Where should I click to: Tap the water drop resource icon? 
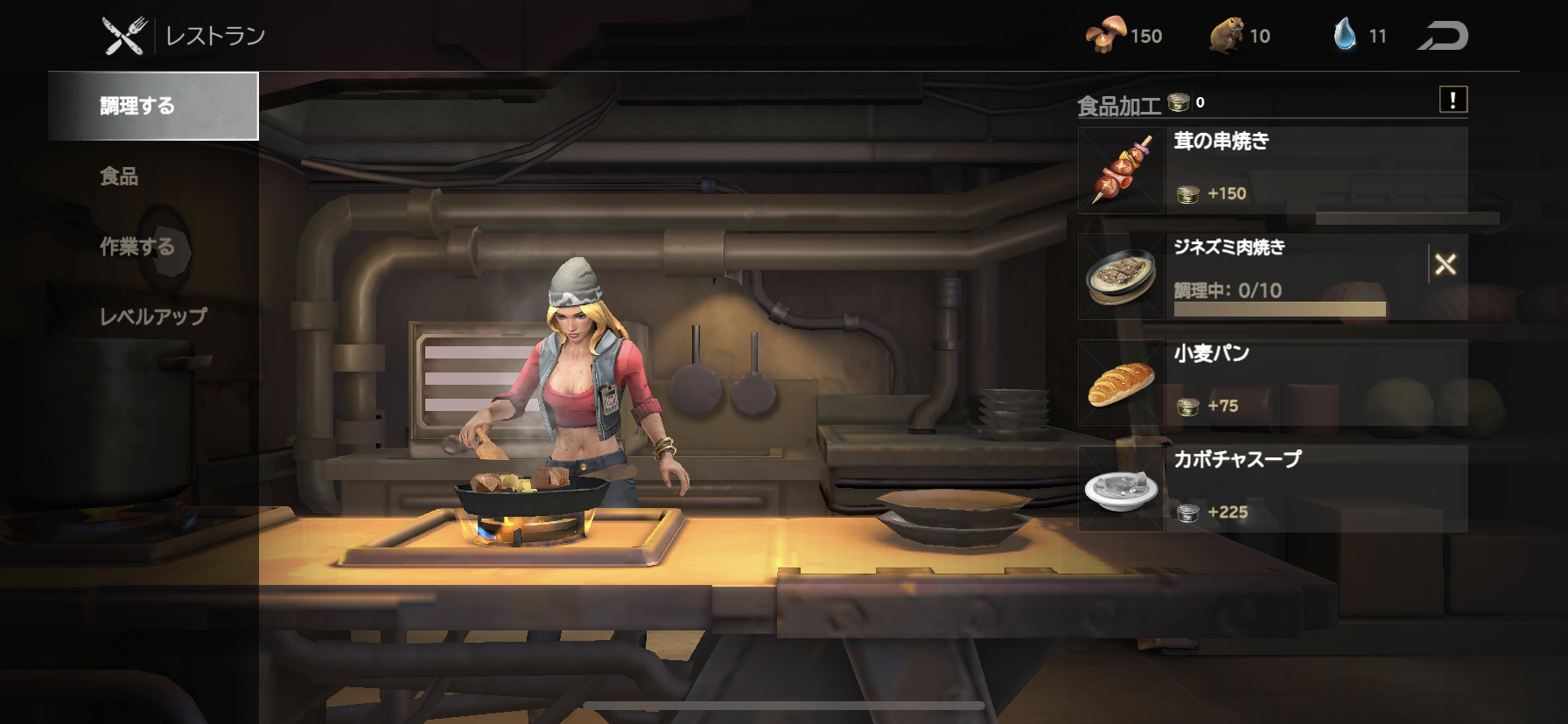[1344, 35]
